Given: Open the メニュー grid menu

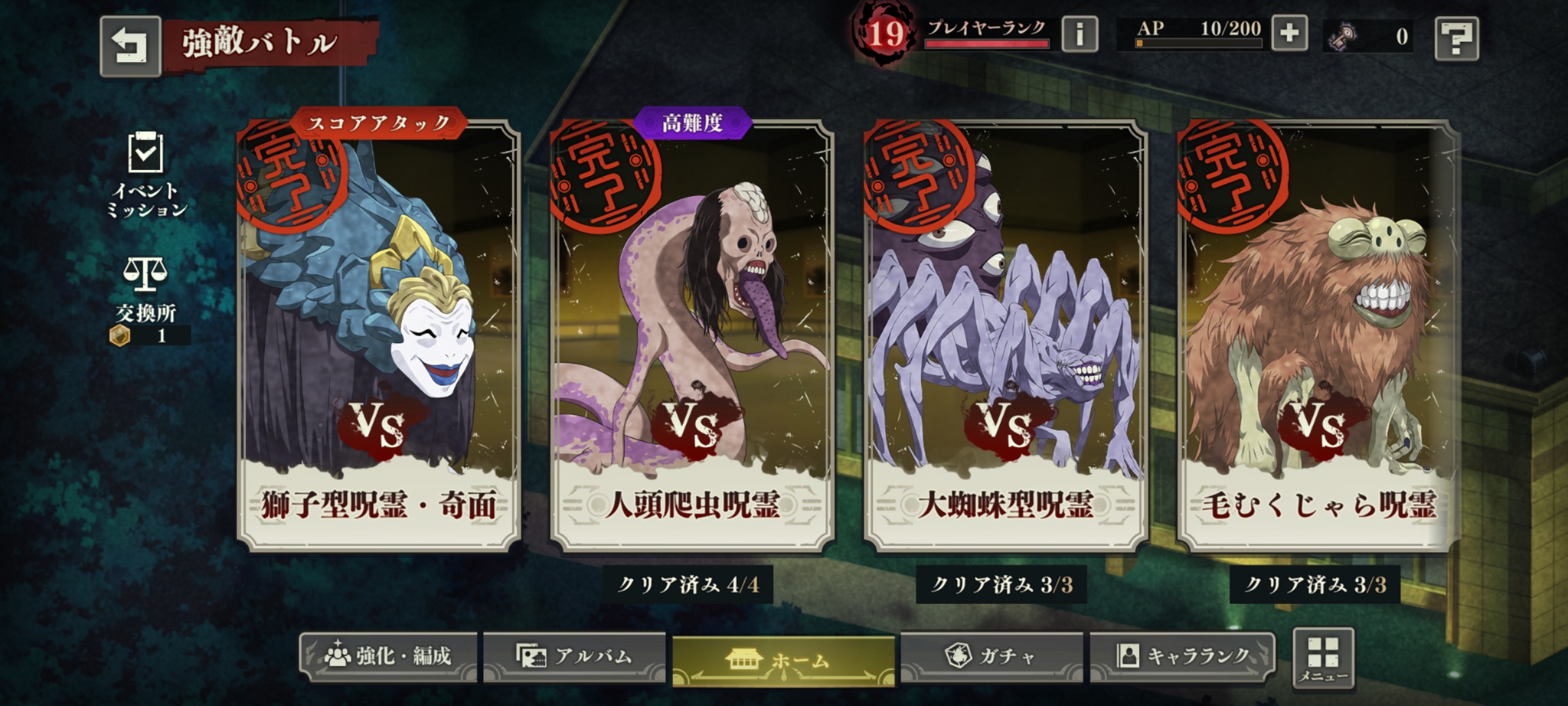Looking at the screenshot, I should [1323, 658].
